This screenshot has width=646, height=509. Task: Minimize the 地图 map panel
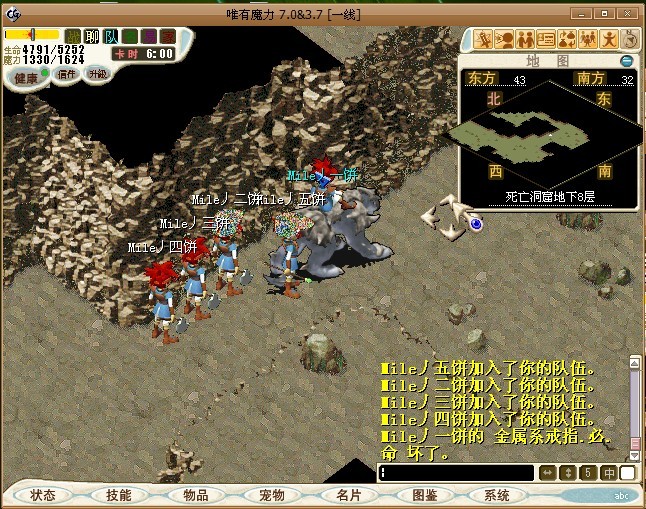628,61
